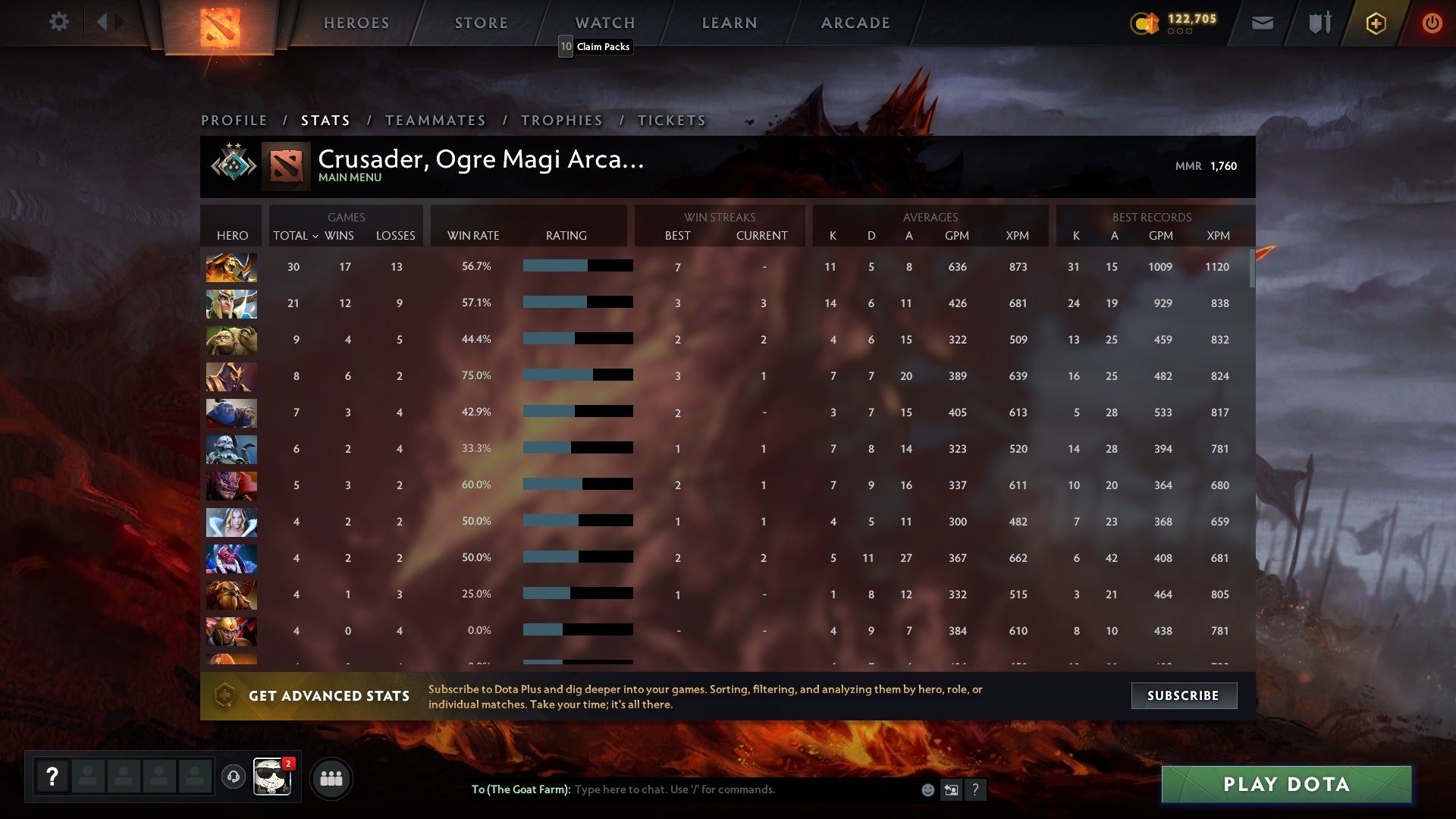Expand the emoticon picker in chat bar
This screenshot has height=819, width=1456.
pyautogui.click(x=927, y=789)
